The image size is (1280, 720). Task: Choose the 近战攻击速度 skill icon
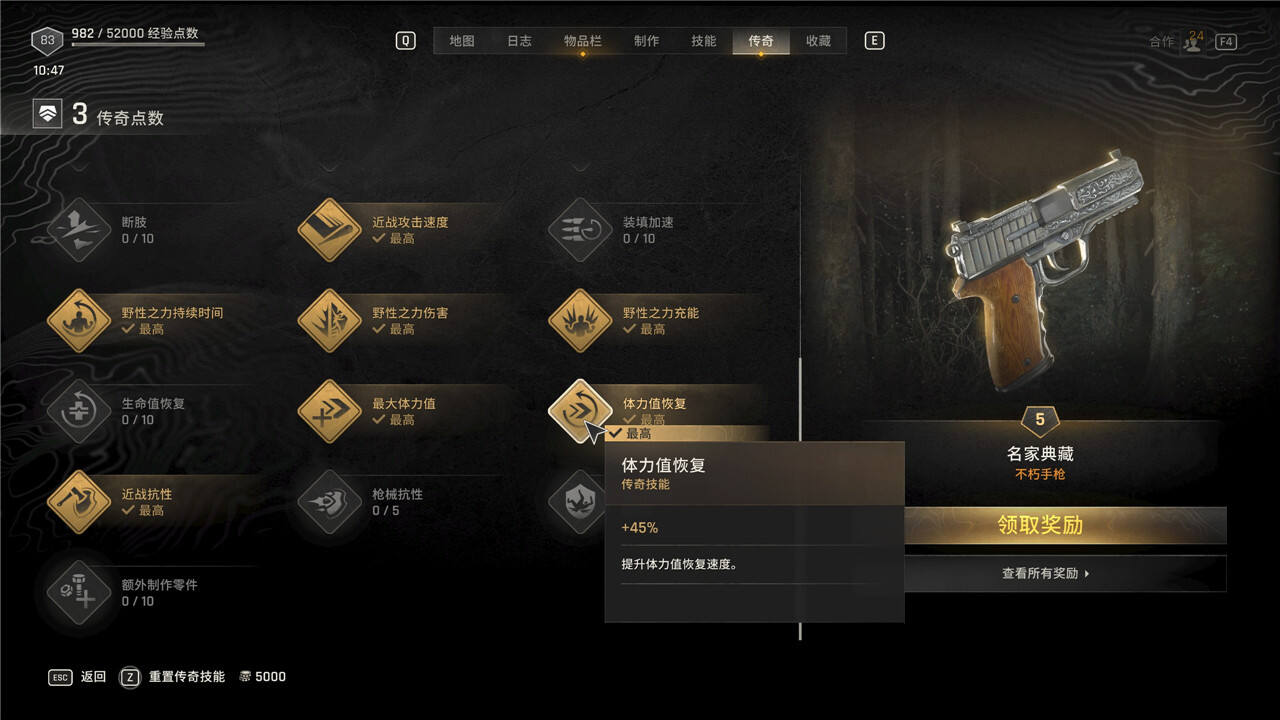(x=329, y=230)
